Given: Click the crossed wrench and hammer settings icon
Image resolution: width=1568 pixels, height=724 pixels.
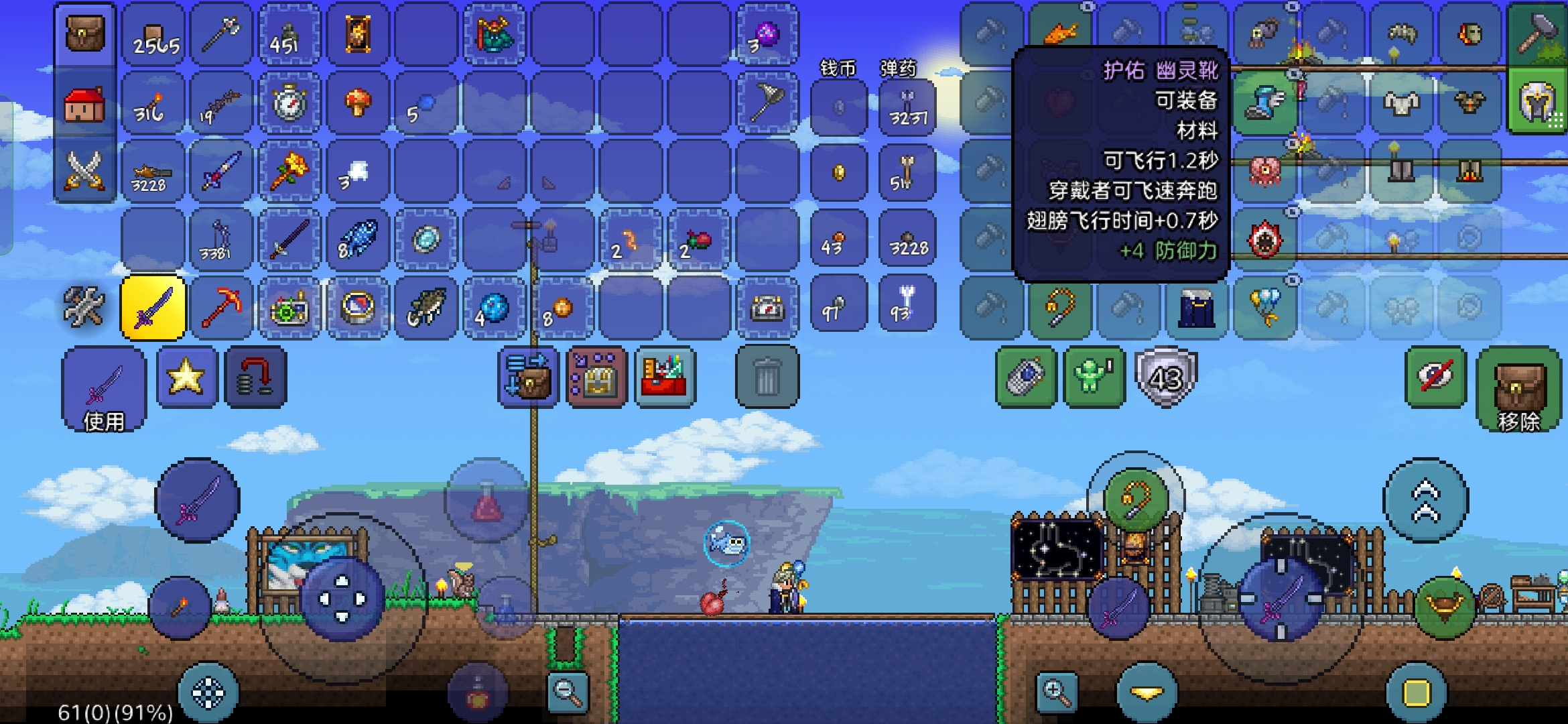Looking at the screenshot, I should (85, 307).
